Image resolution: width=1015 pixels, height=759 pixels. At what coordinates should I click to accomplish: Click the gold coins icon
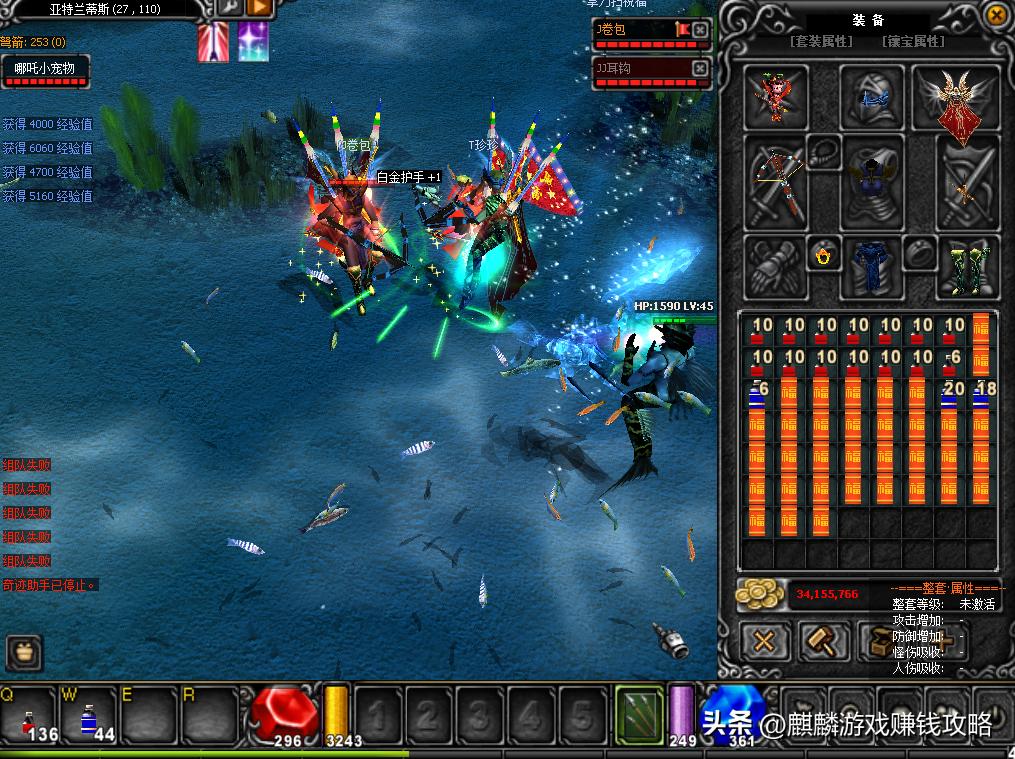pos(761,594)
